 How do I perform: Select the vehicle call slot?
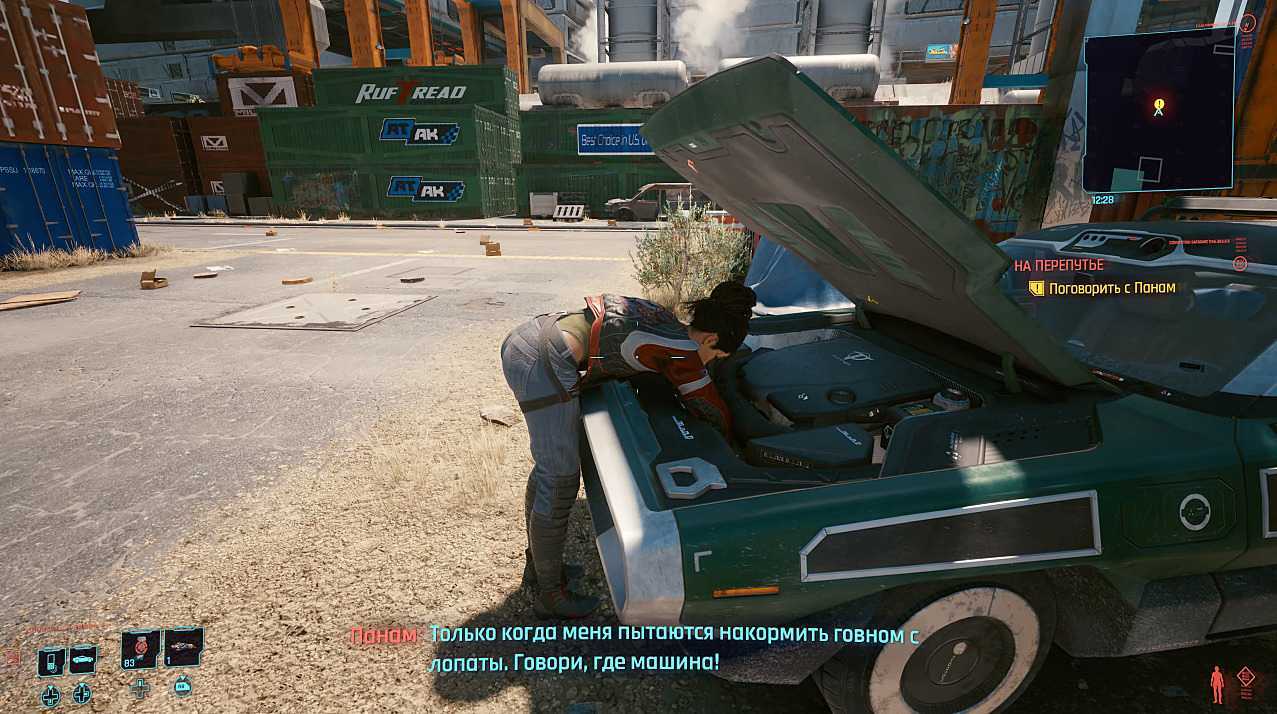click(x=82, y=660)
